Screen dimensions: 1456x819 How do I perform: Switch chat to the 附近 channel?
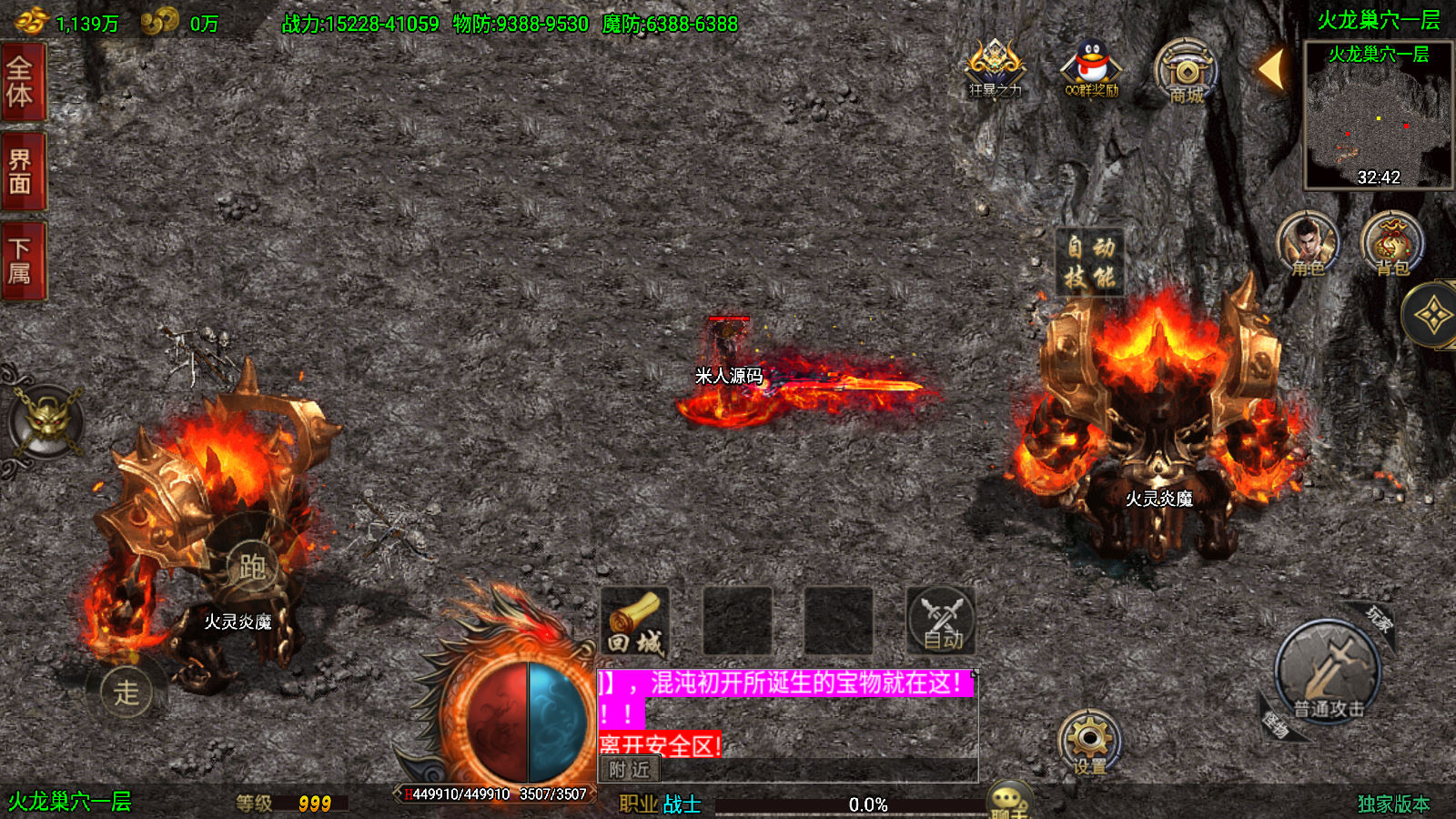[x=630, y=770]
